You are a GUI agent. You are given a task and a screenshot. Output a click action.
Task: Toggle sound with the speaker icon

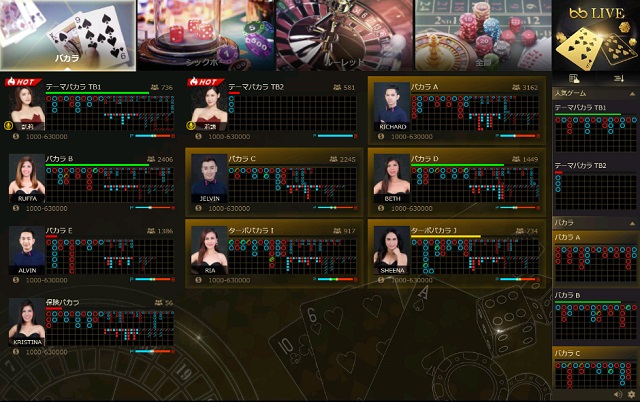tap(618, 395)
